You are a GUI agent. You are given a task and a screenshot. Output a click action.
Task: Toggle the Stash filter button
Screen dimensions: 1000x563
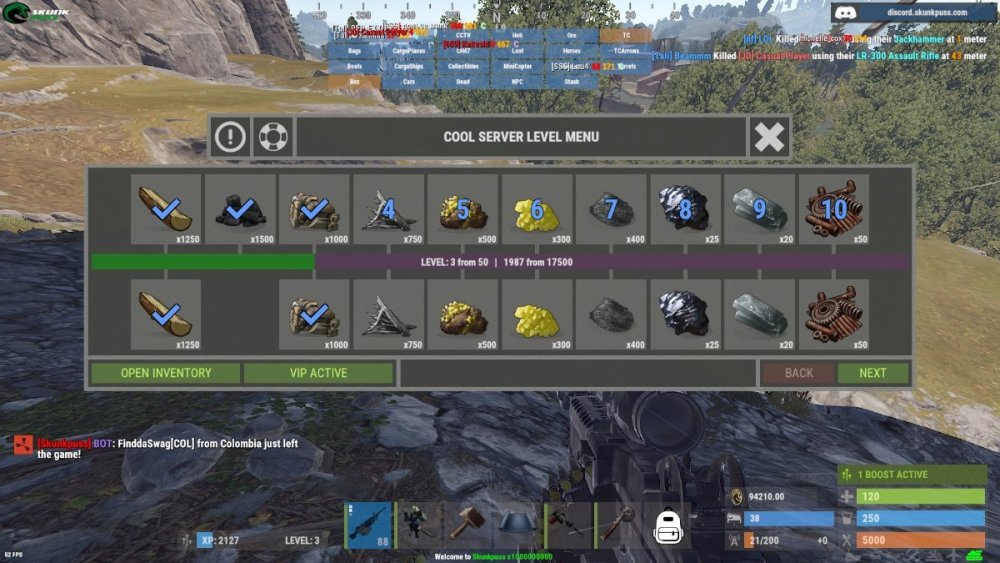(571, 81)
